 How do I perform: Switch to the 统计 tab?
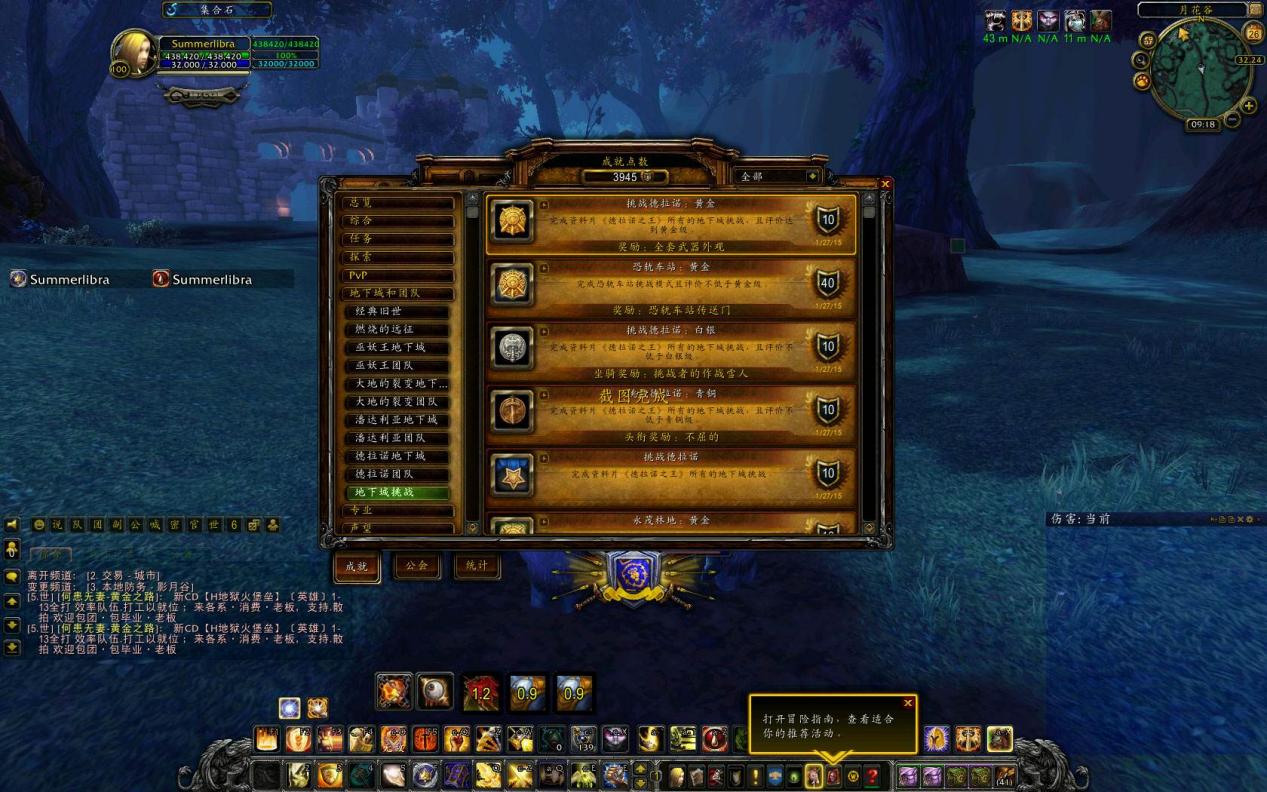tap(477, 566)
